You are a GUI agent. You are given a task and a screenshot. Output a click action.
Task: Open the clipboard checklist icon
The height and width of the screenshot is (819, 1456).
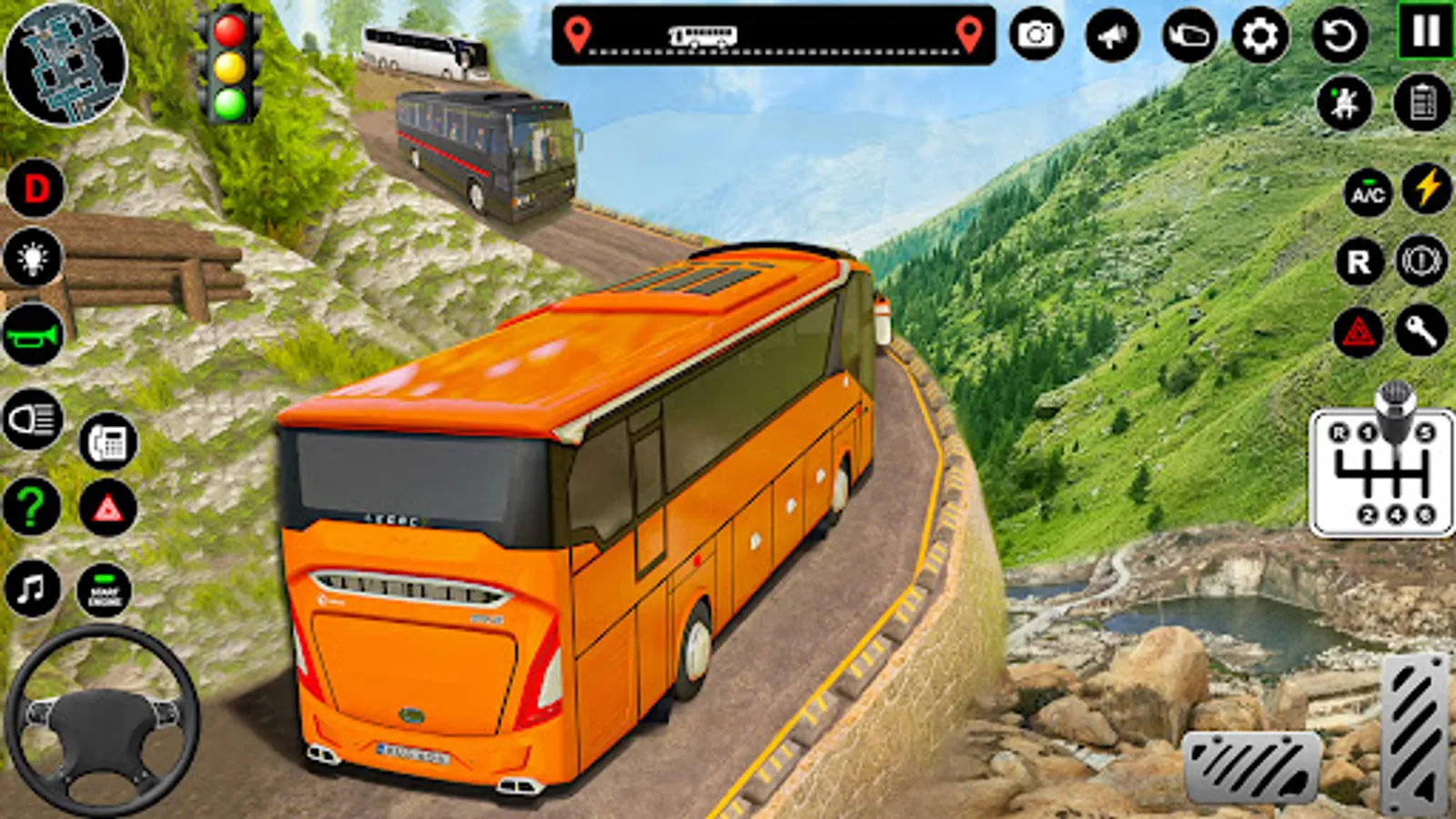(1422, 102)
